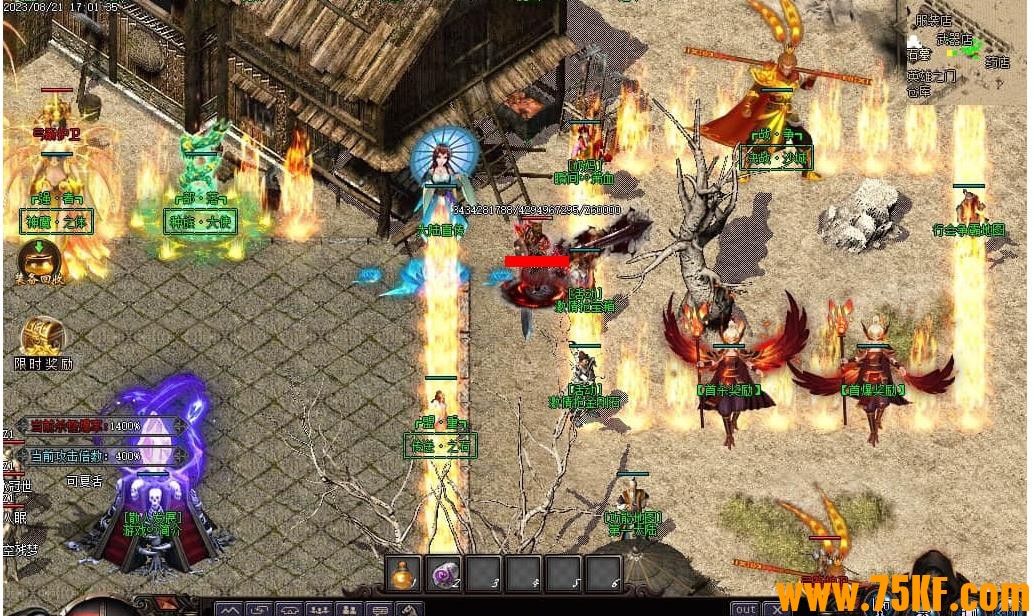Screen dimensions: 1034x616
Task: Click the 药店 pharmacy label on the minimap
Action: point(997,61)
